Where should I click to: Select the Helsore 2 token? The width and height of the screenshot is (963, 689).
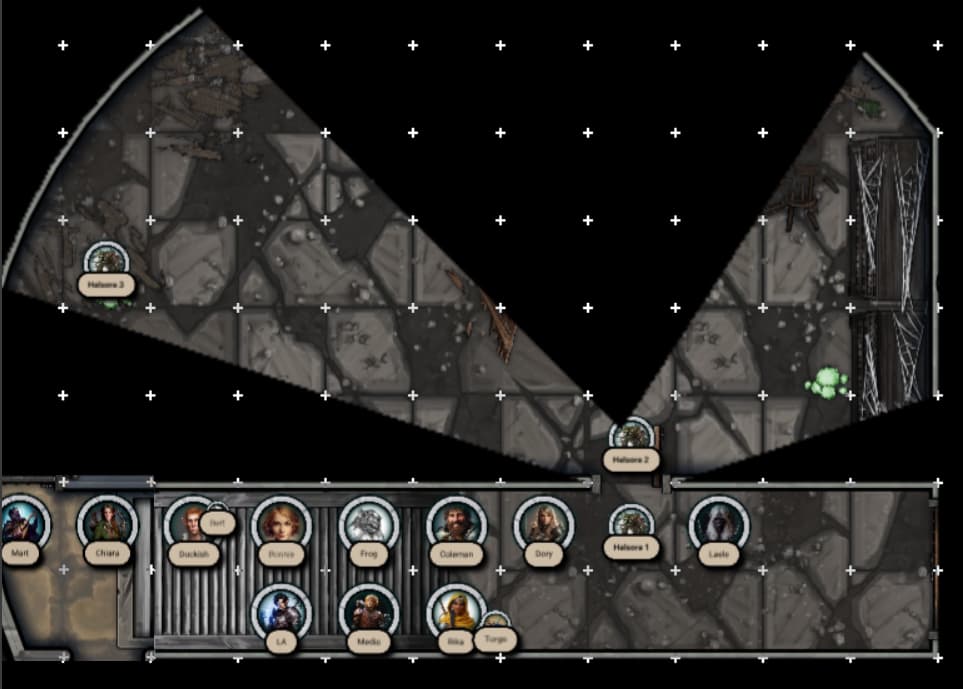631,437
